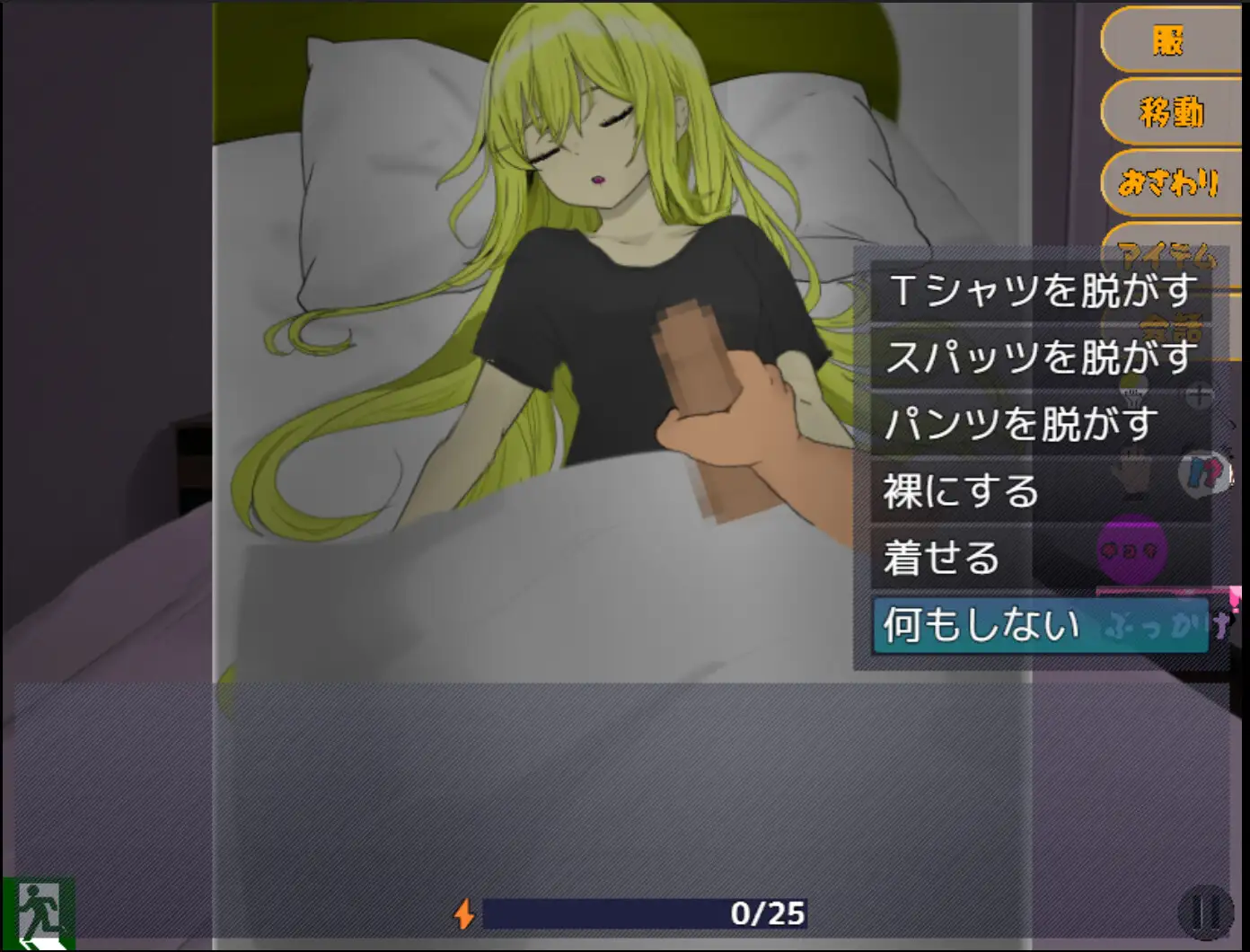This screenshot has width=1250, height=952.
Task: Click the 0/25 energy gauge bar
Action: coord(645,911)
